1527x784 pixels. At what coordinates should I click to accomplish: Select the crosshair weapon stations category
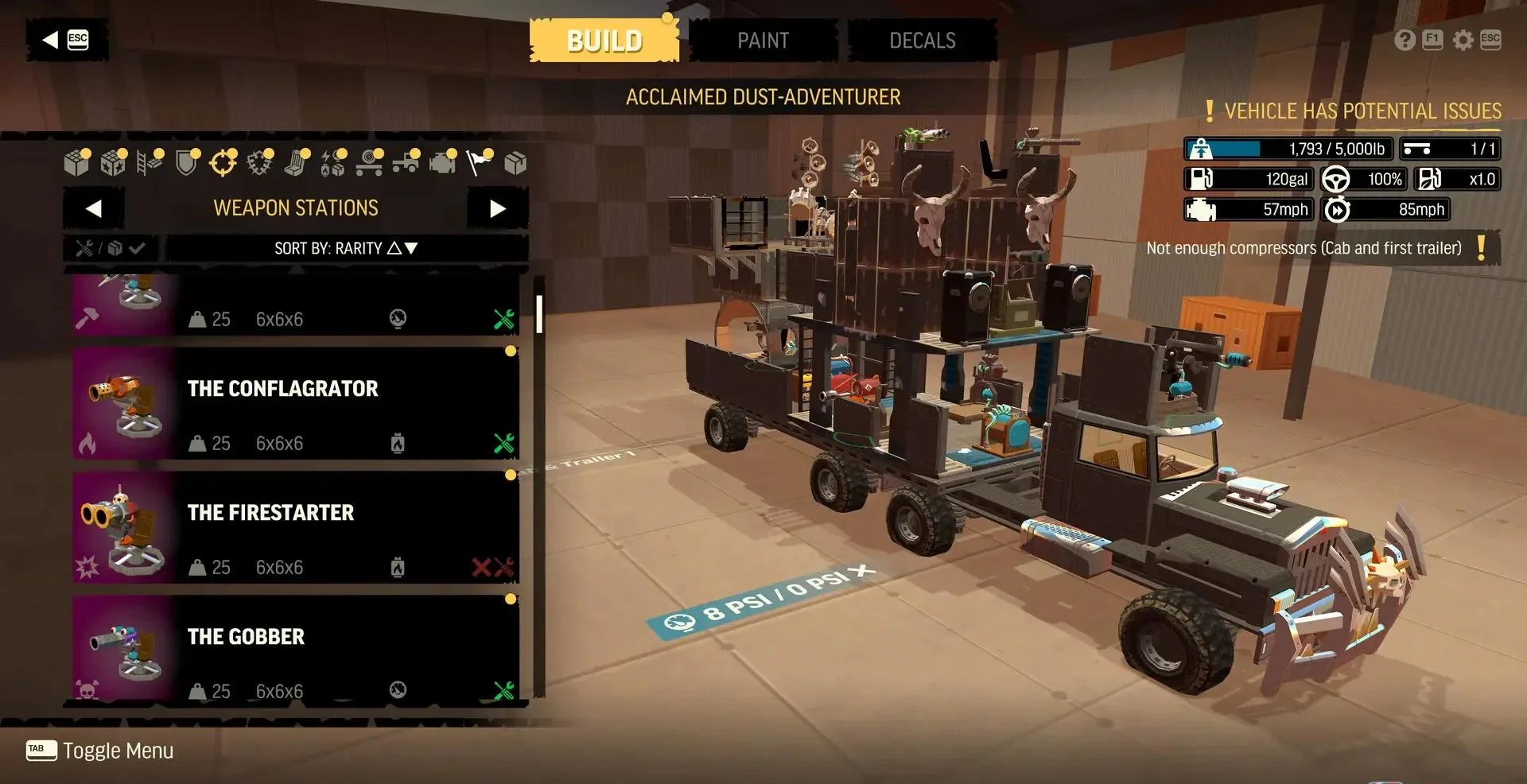pyautogui.click(x=223, y=163)
